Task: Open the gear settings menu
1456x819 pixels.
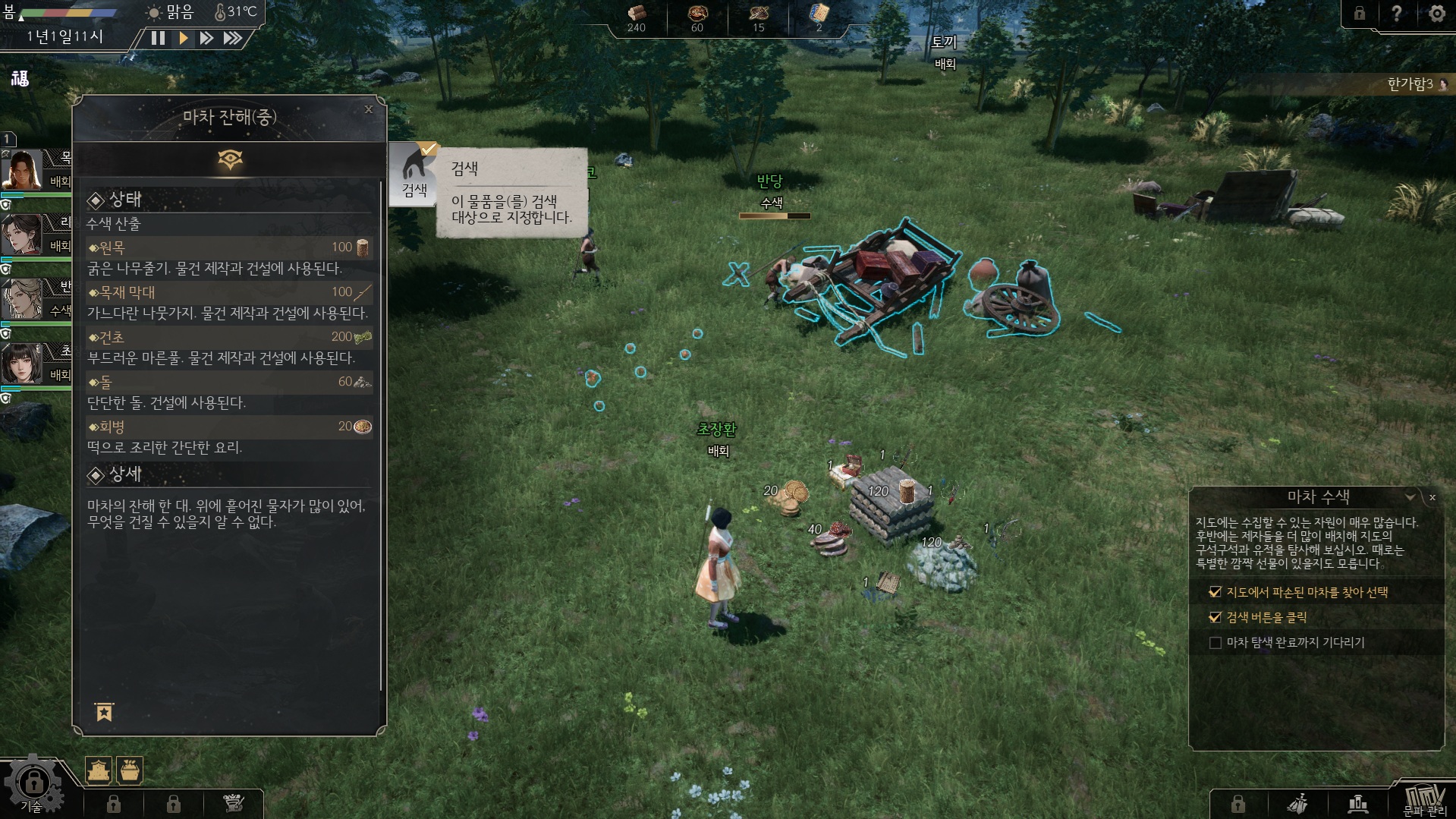Action: [x=1436, y=14]
